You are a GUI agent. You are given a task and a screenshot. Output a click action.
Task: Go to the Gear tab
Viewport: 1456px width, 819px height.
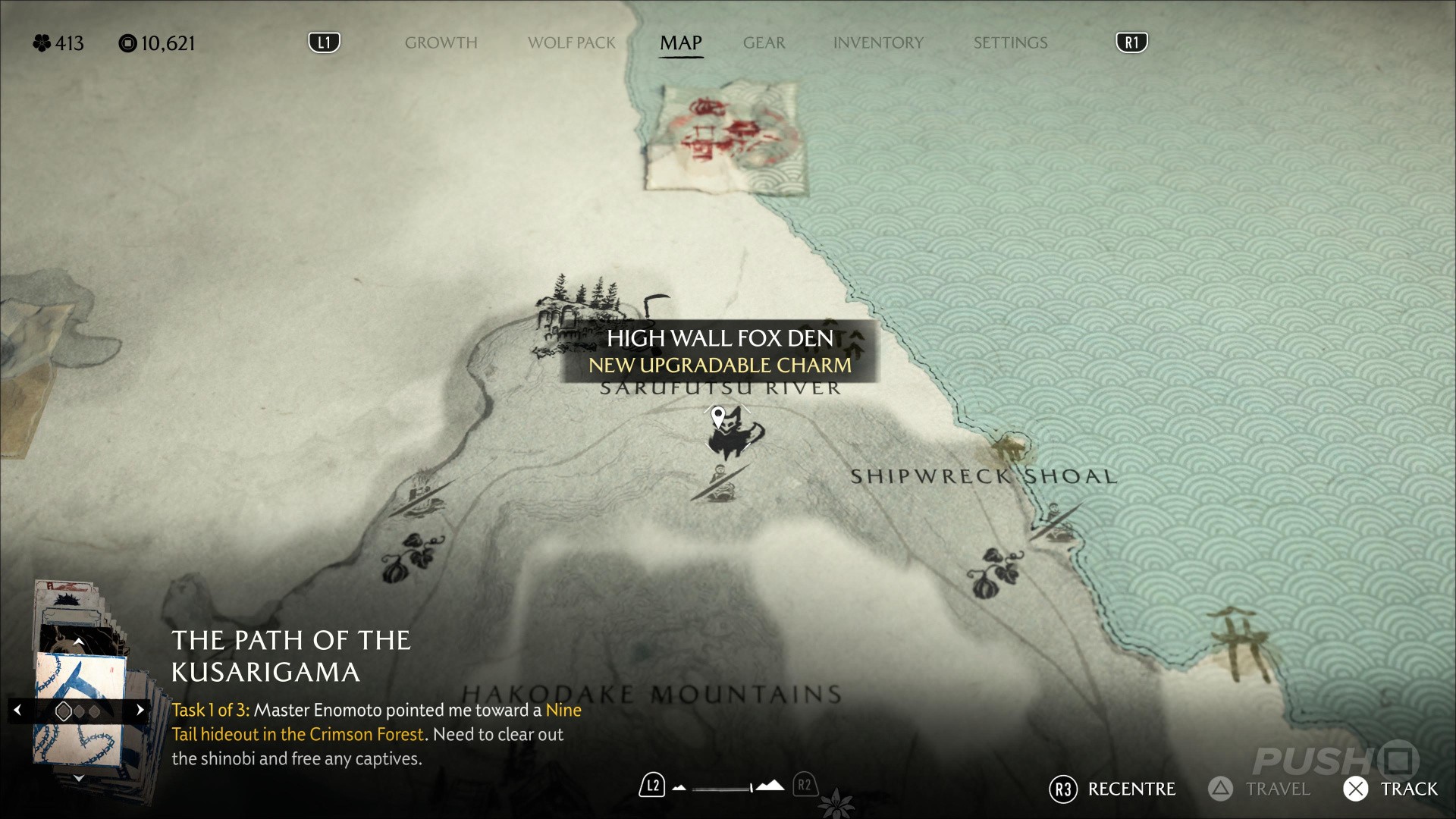[764, 43]
